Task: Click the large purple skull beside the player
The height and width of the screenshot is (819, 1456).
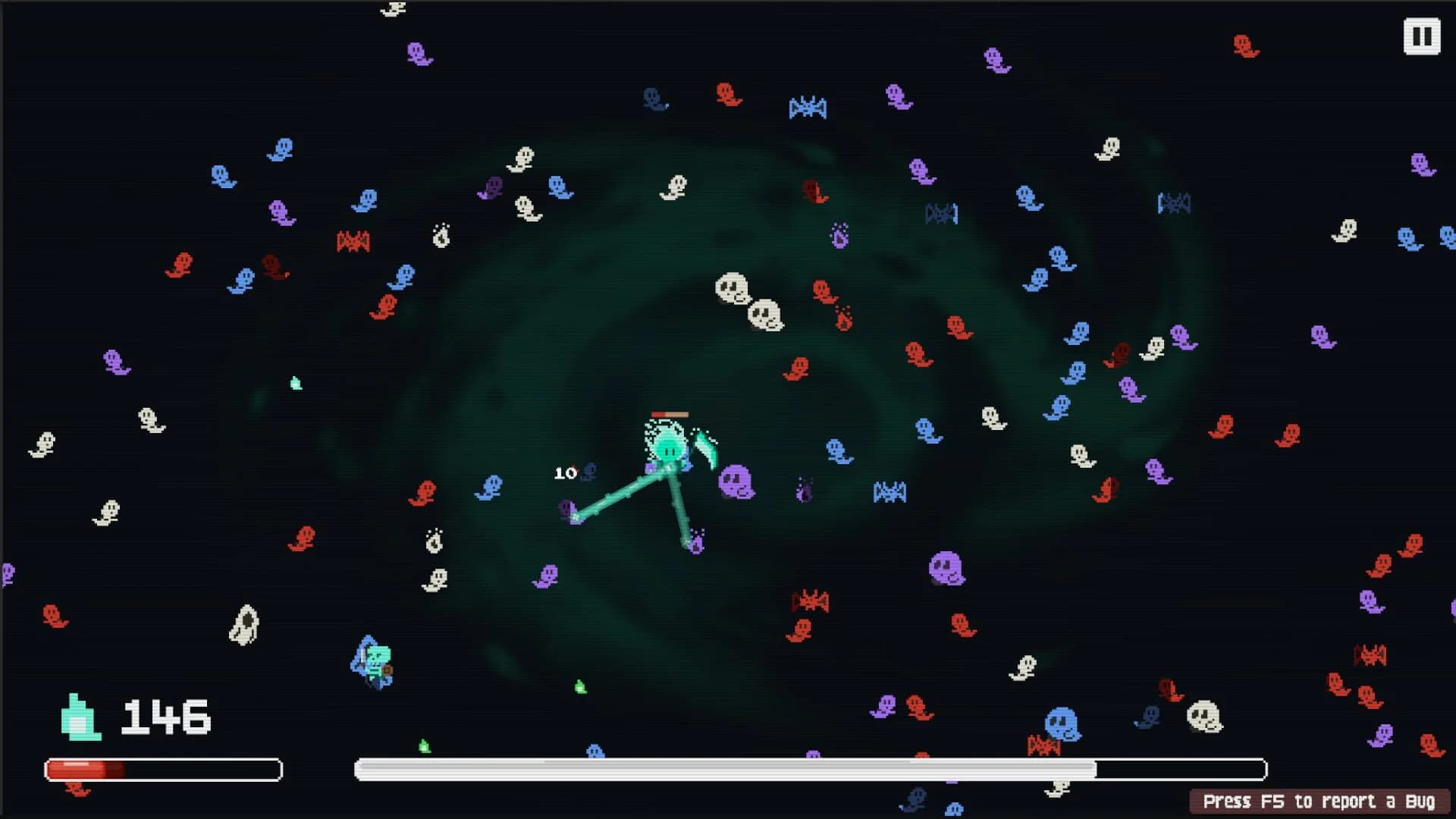Action: tap(737, 480)
